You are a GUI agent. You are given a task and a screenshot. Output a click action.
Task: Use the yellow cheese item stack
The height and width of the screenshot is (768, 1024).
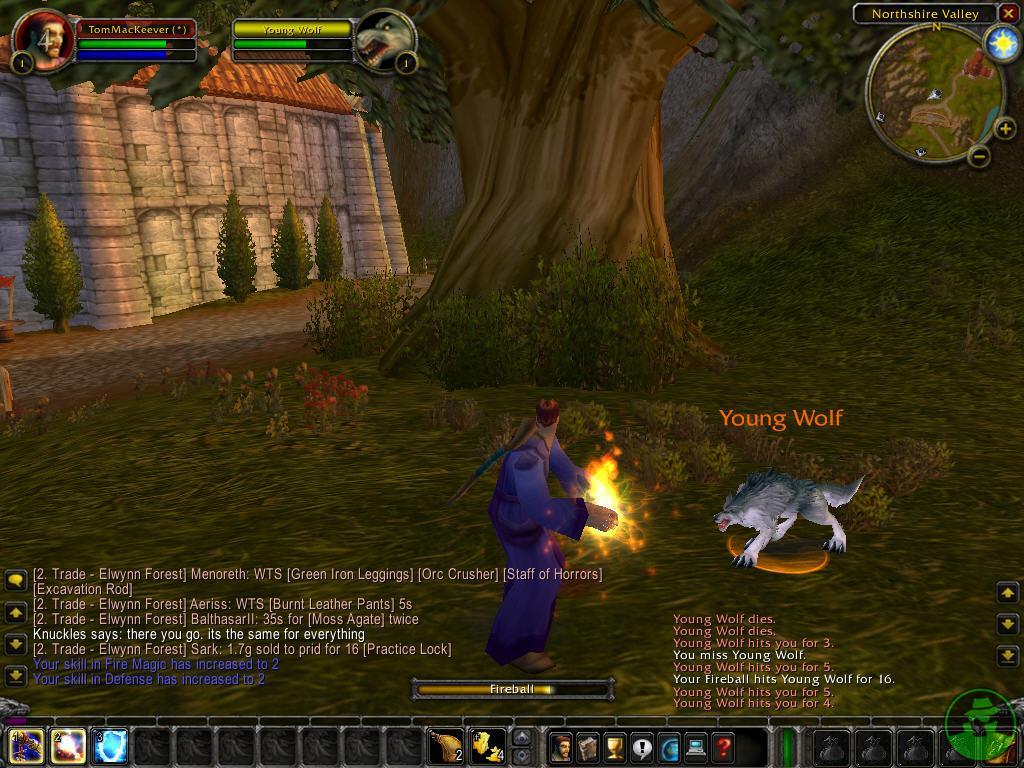pos(488,746)
